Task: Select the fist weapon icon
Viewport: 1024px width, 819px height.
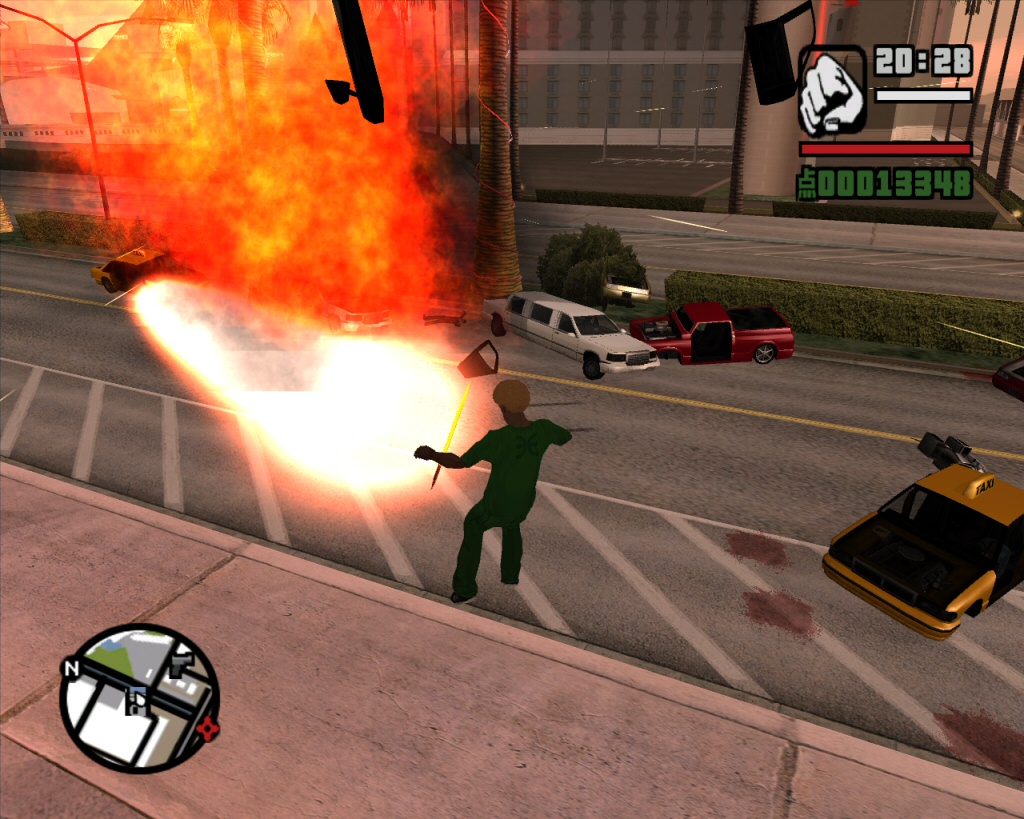Action: pyautogui.click(x=832, y=91)
